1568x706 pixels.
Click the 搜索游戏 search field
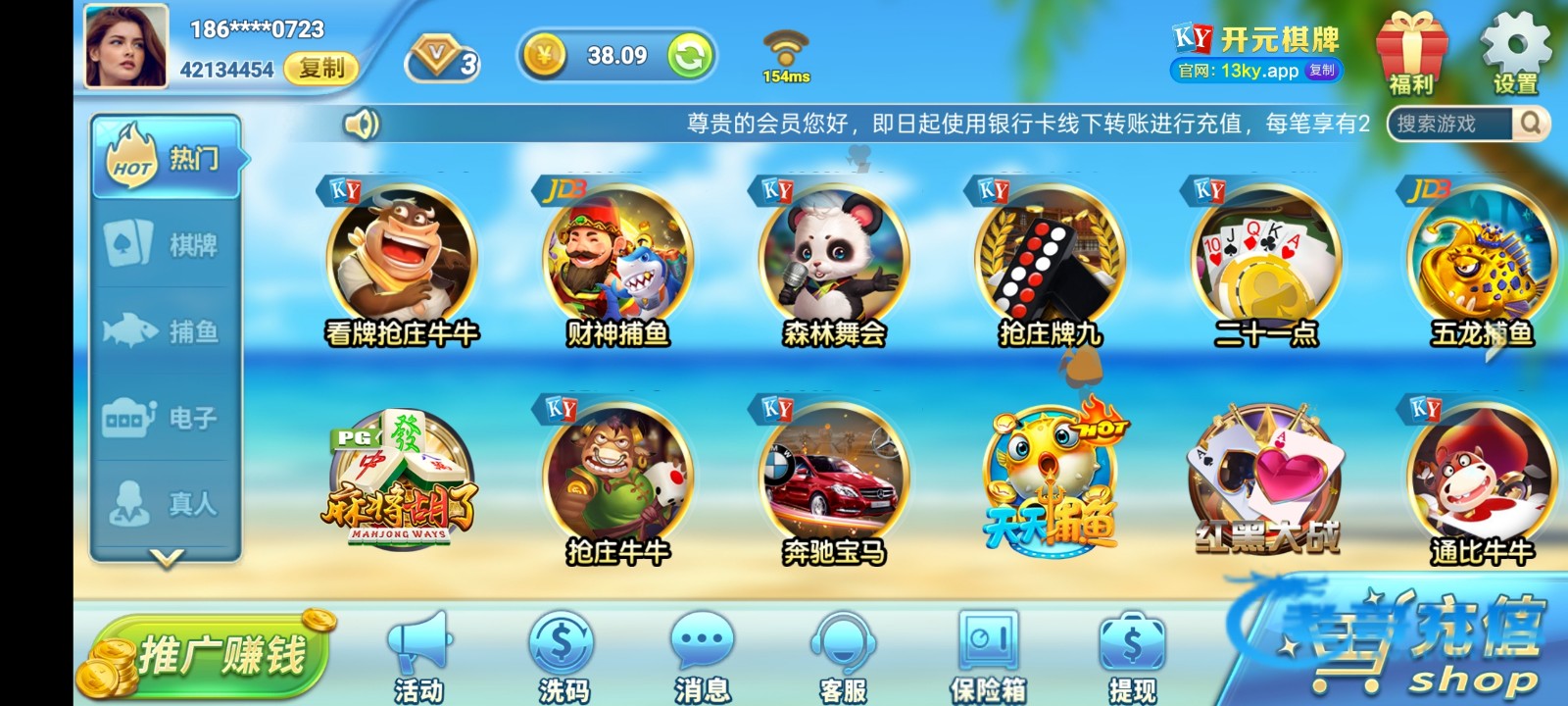tap(1450, 124)
